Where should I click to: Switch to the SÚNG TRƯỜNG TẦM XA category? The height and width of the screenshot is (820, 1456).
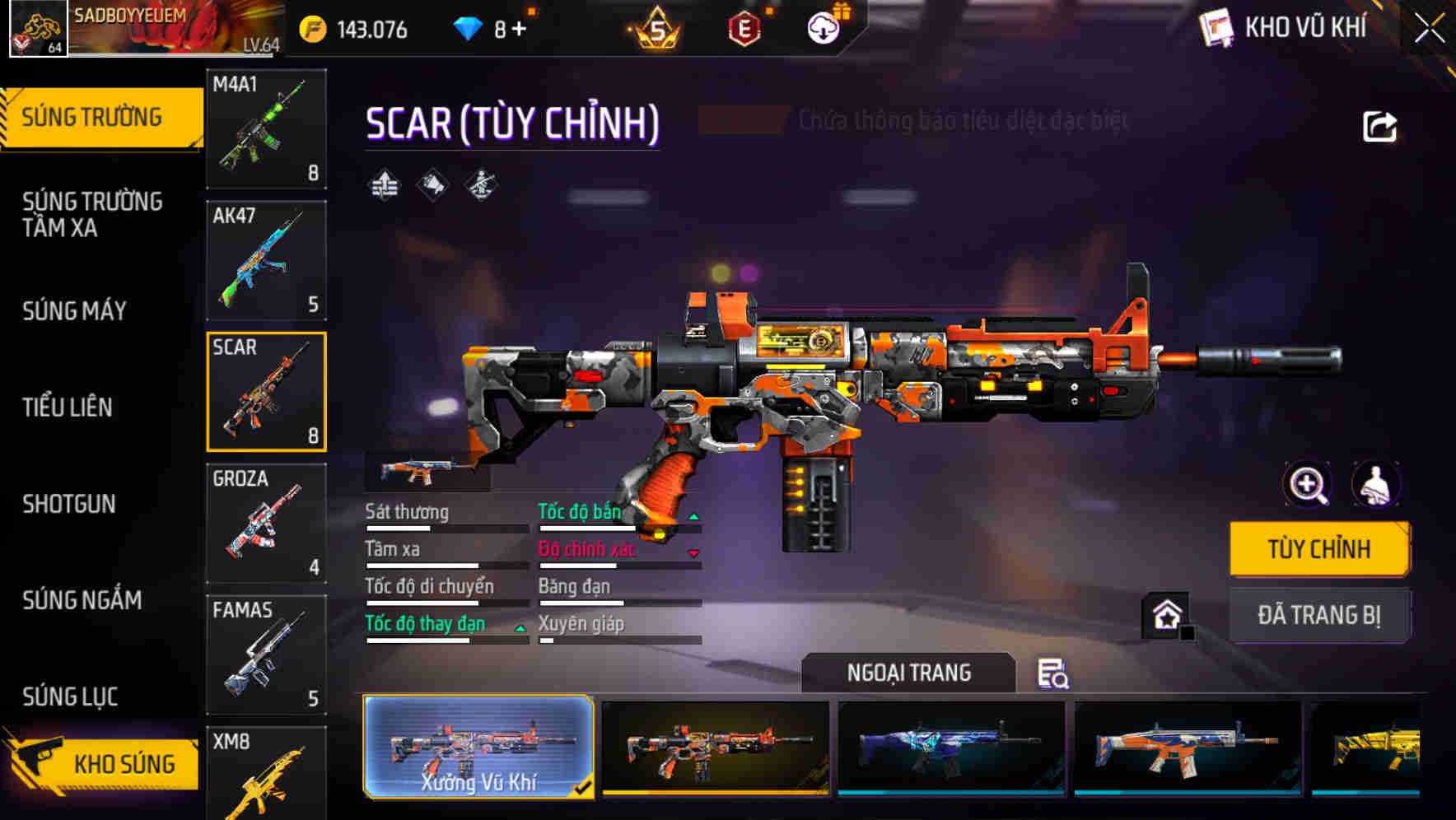pyautogui.click(x=91, y=215)
